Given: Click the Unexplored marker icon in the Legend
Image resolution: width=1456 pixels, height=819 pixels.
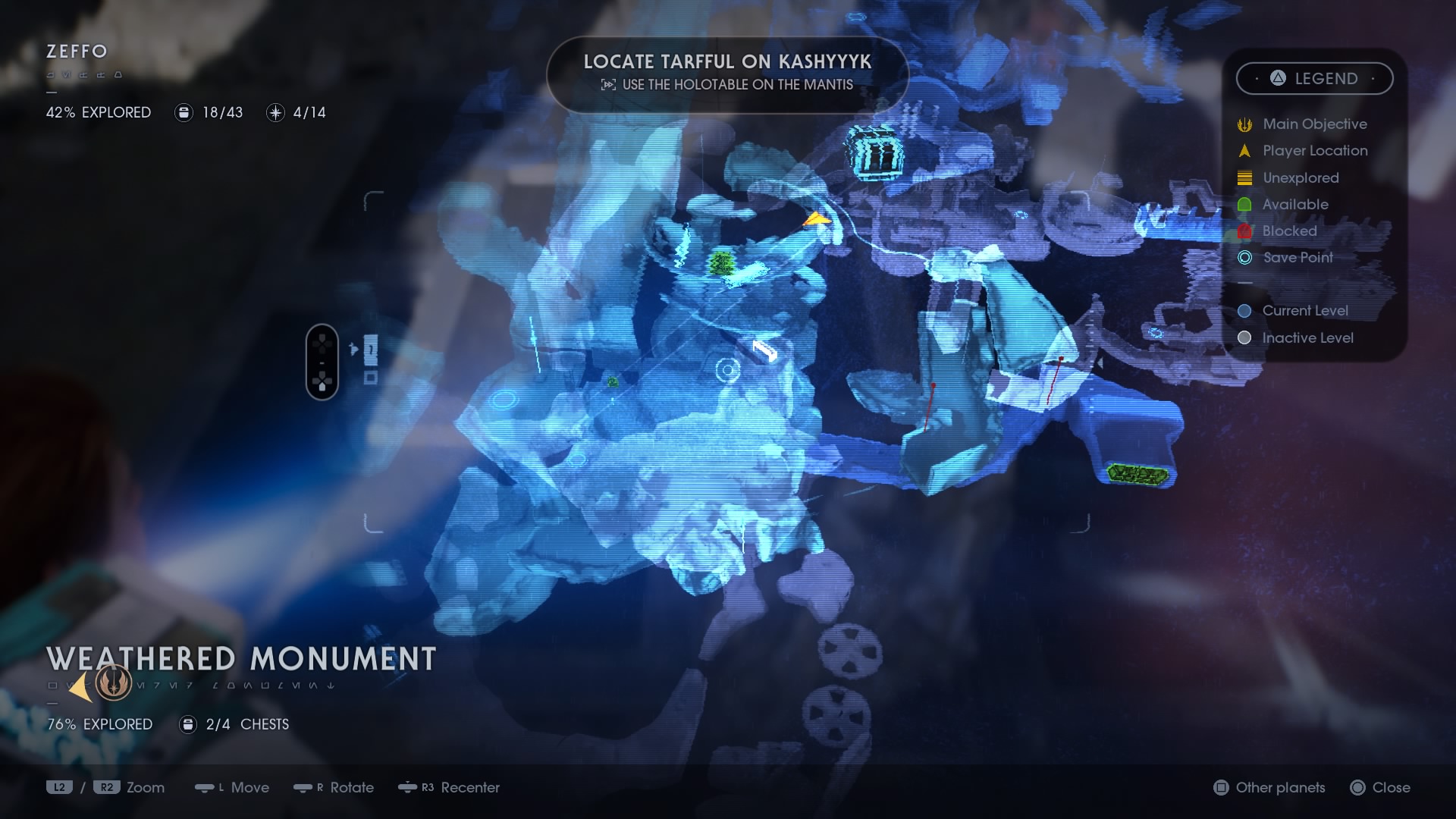Looking at the screenshot, I should pyautogui.click(x=1244, y=177).
